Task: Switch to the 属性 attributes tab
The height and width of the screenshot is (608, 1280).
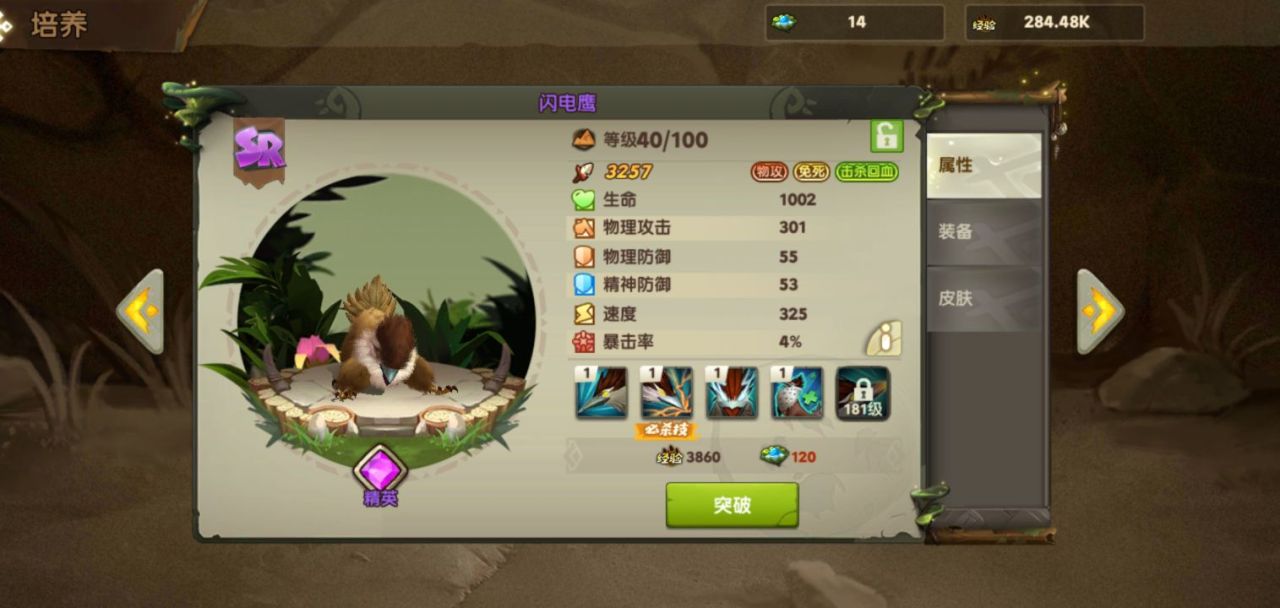Action: tap(984, 165)
